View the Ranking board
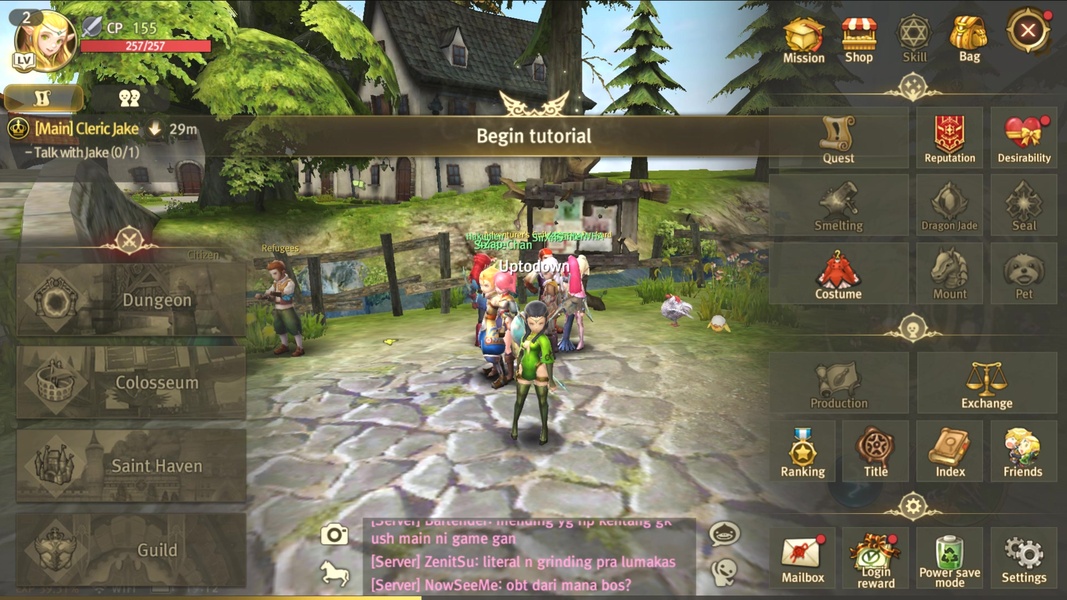Viewport: 1067px width, 600px height. point(803,451)
